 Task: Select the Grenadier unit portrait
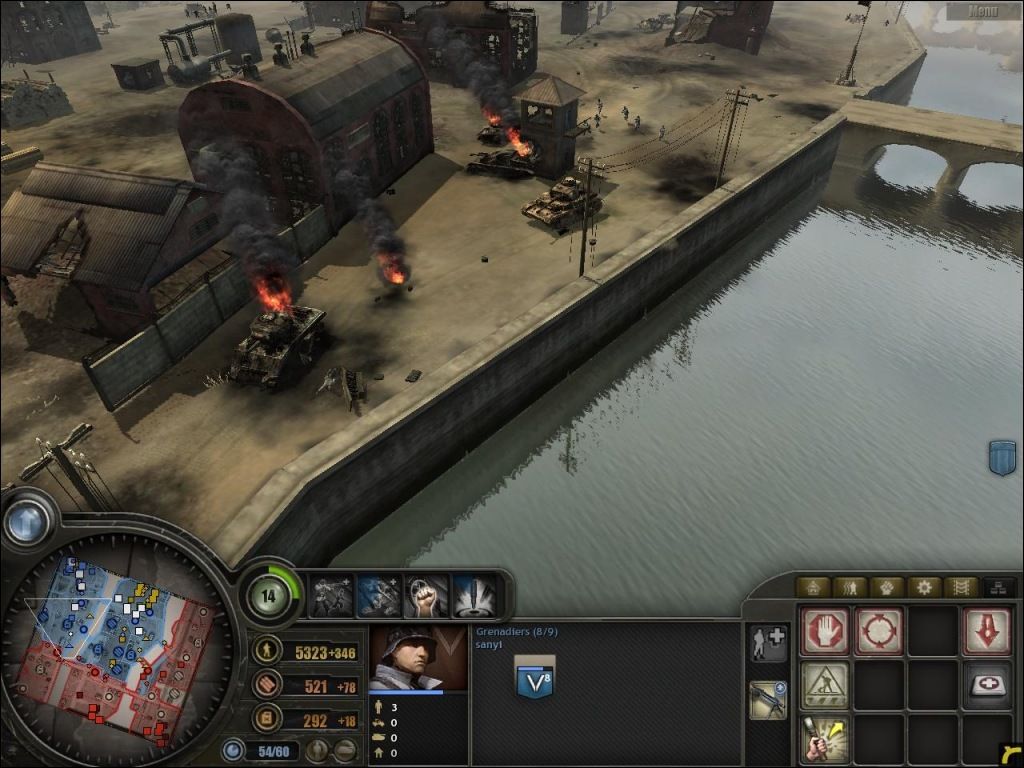(417, 658)
